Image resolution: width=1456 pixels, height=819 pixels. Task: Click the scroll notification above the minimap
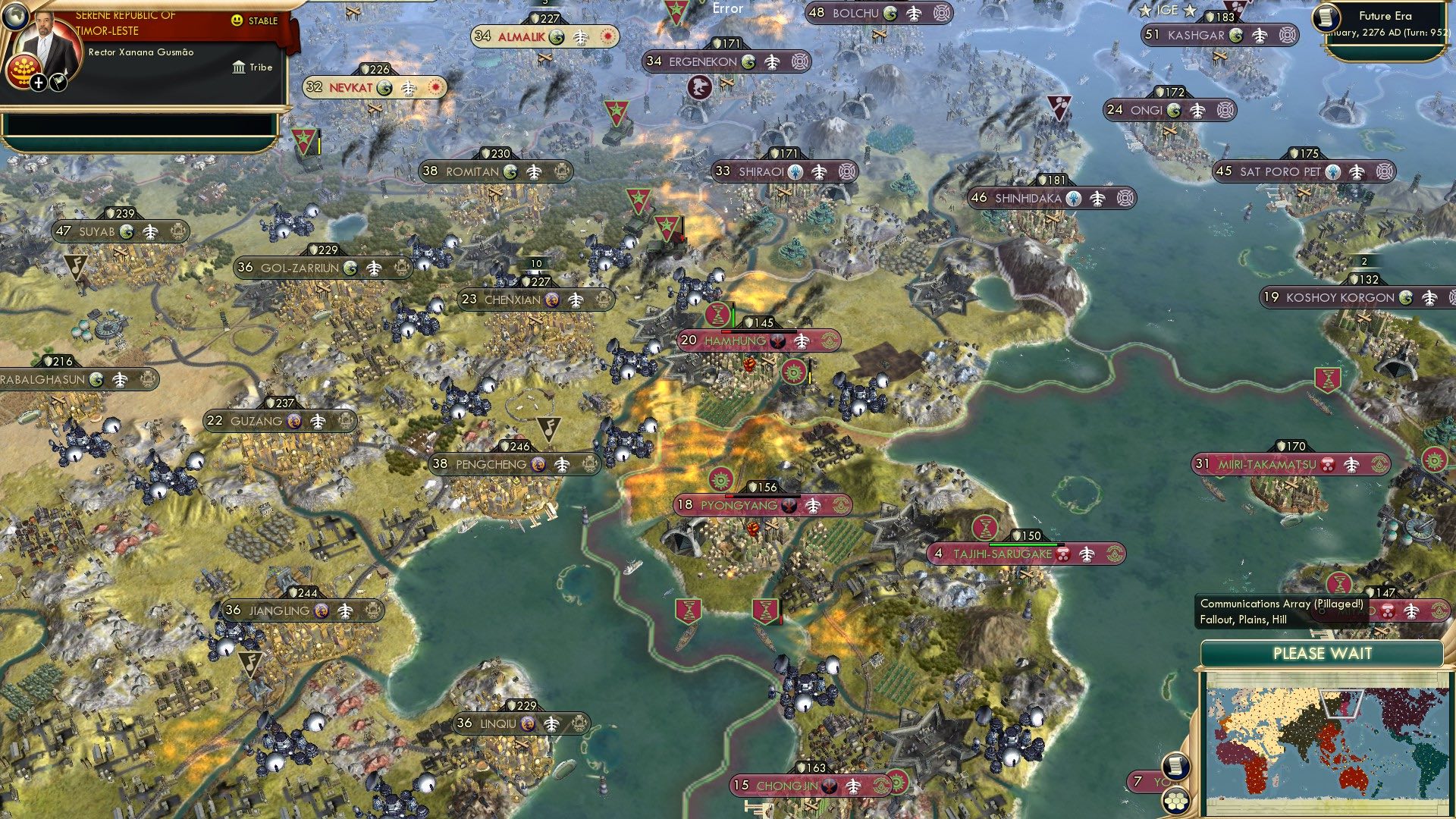[x=1175, y=767]
